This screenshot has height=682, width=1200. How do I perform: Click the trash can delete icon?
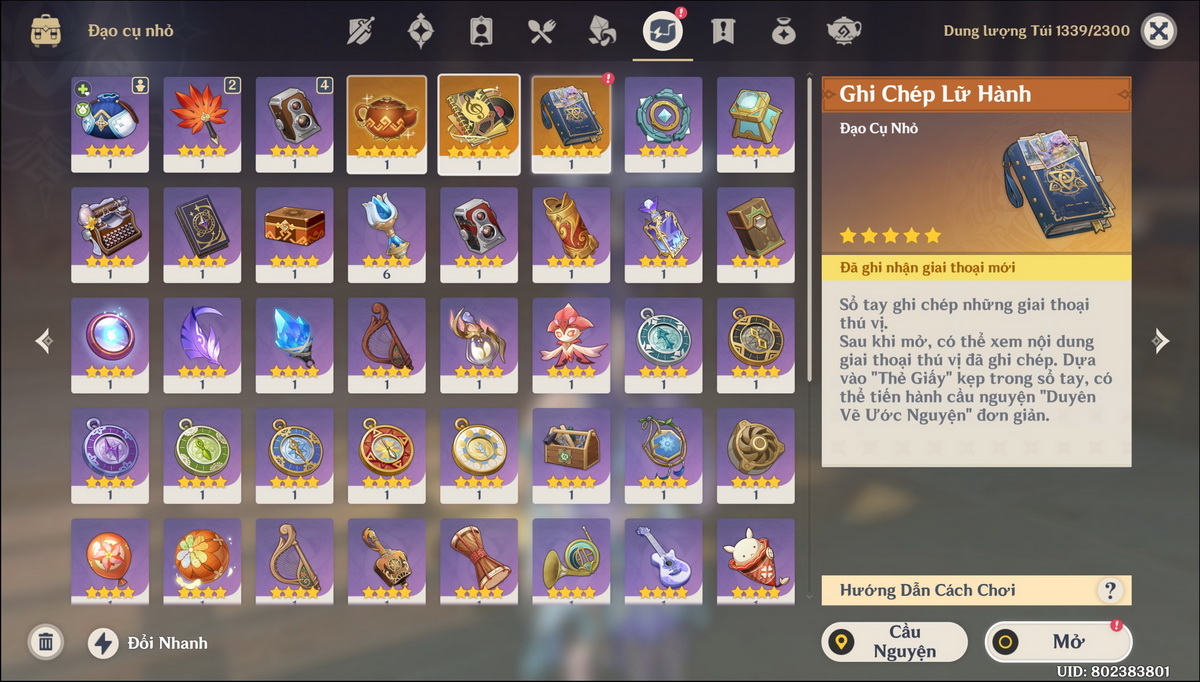click(x=45, y=642)
